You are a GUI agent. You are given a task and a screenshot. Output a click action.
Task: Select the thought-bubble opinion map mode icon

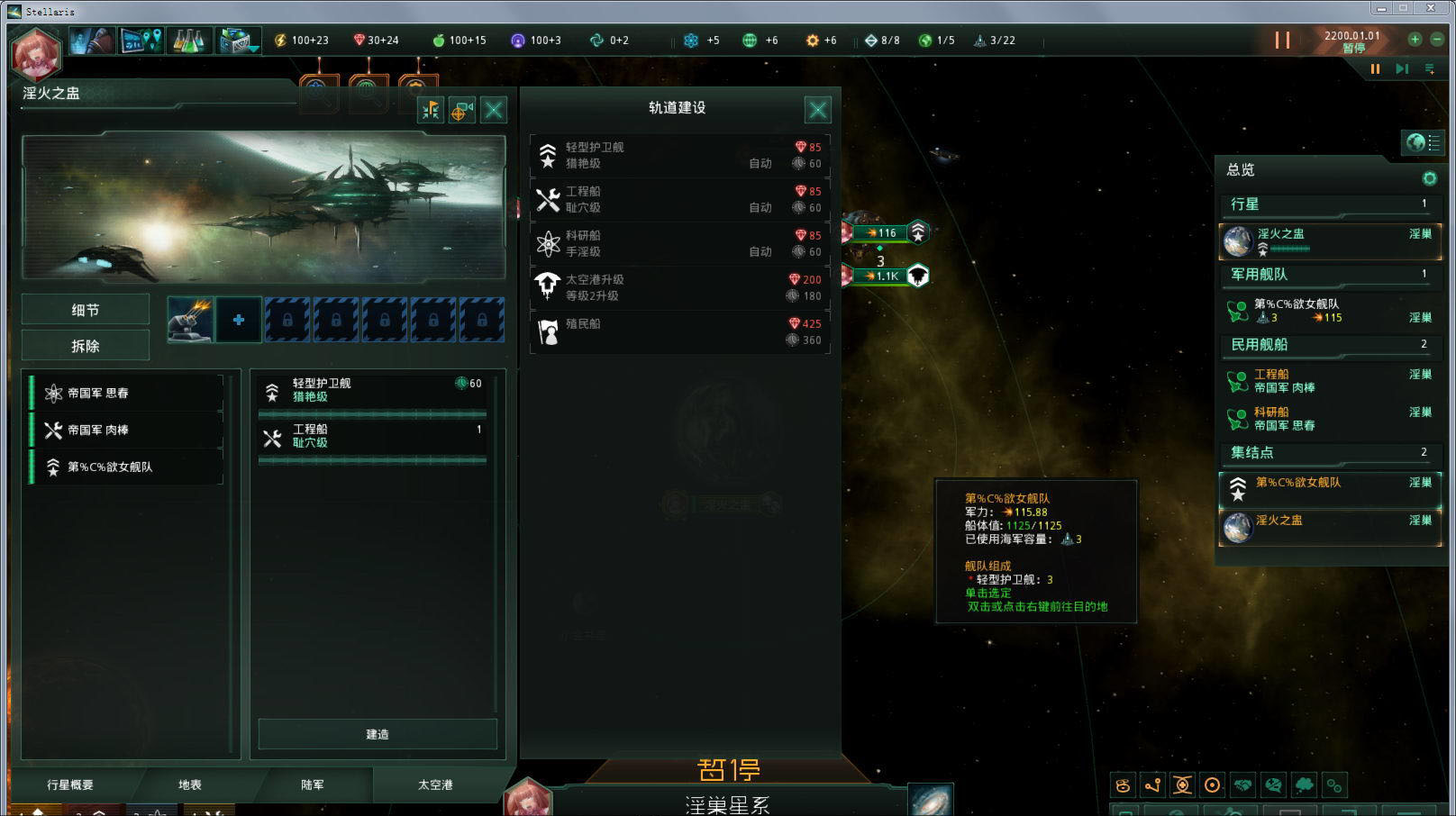(1304, 784)
